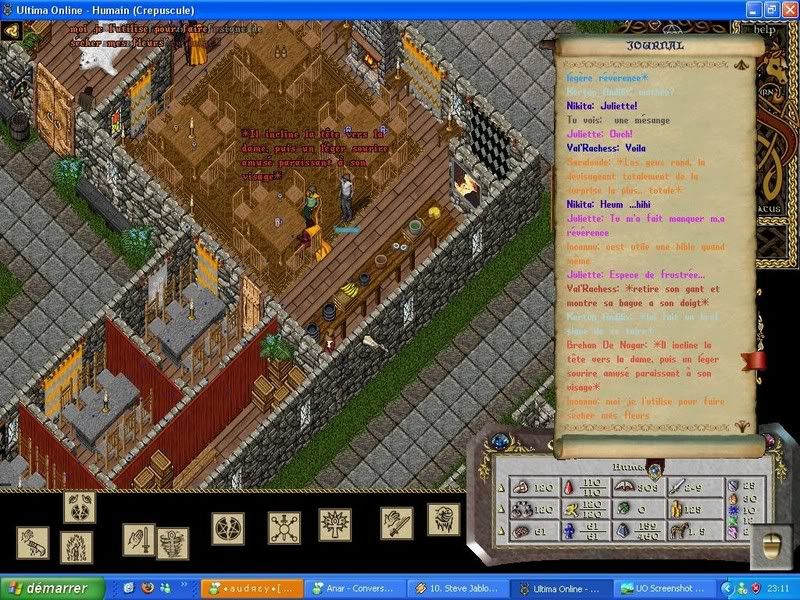The width and height of the screenshot is (800, 600).
Task: Close the Ultima Online window
Action: (787, 9)
